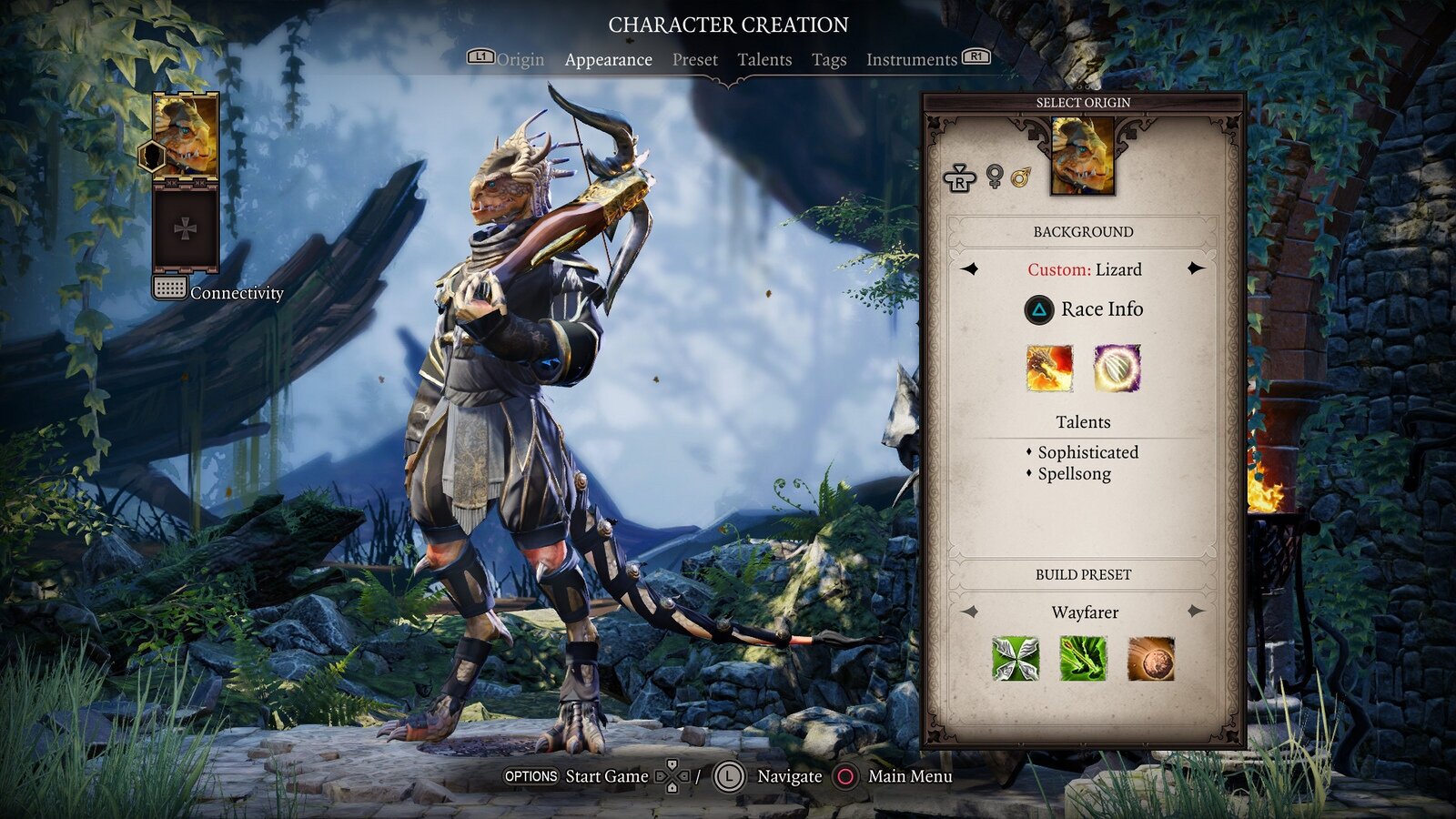Switch to the Instruments tab
The height and width of the screenshot is (819, 1456).
click(x=911, y=60)
